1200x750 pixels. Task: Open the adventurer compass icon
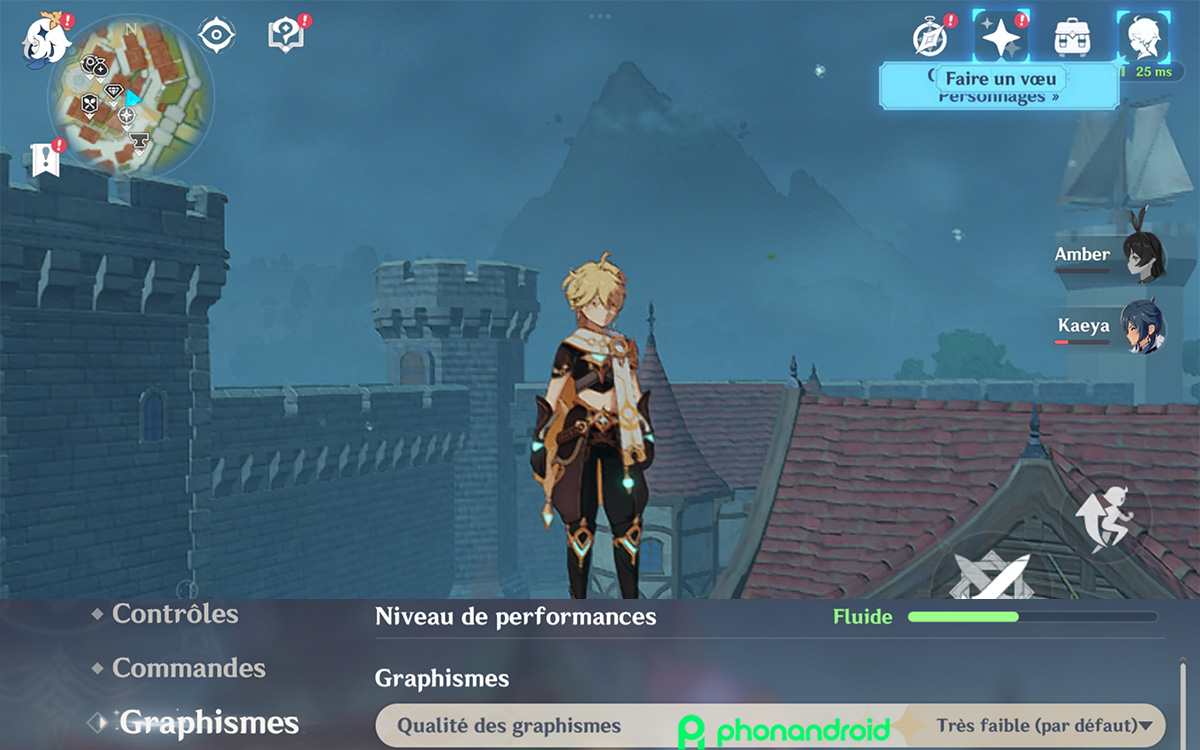point(930,38)
